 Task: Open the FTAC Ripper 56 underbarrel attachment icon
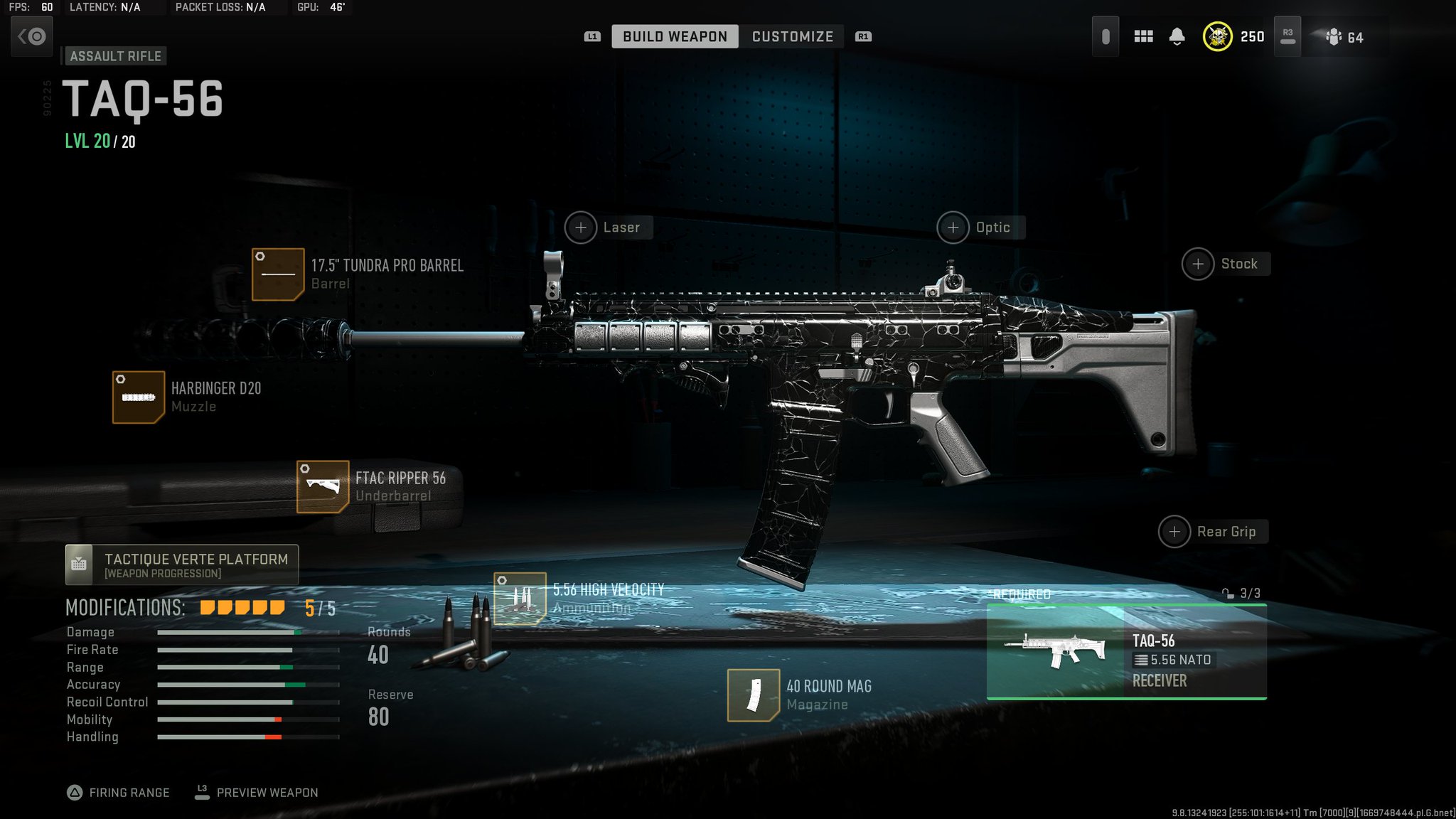point(322,486)
